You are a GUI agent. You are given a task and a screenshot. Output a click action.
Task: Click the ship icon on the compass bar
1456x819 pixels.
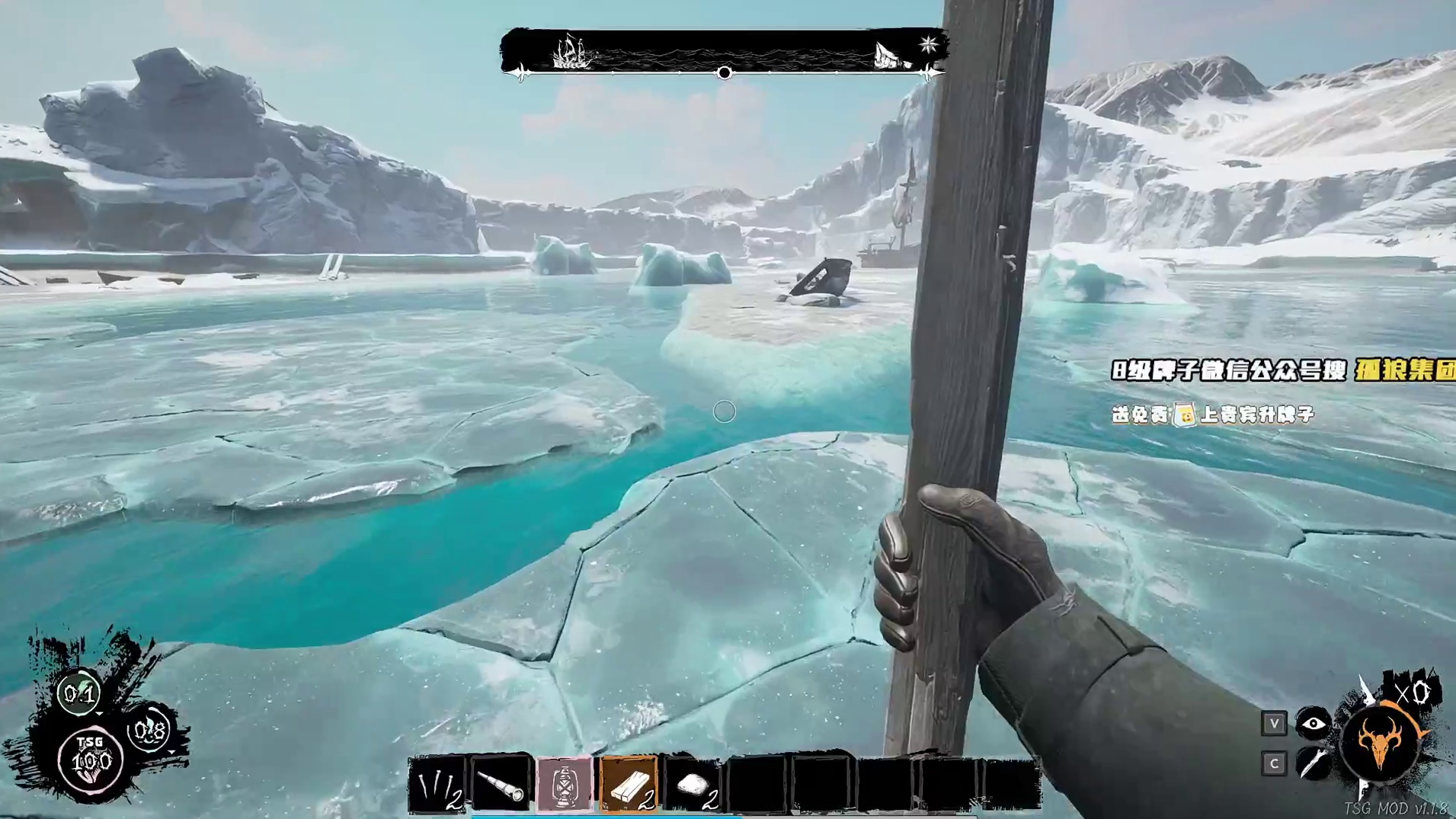click(571, 53)
